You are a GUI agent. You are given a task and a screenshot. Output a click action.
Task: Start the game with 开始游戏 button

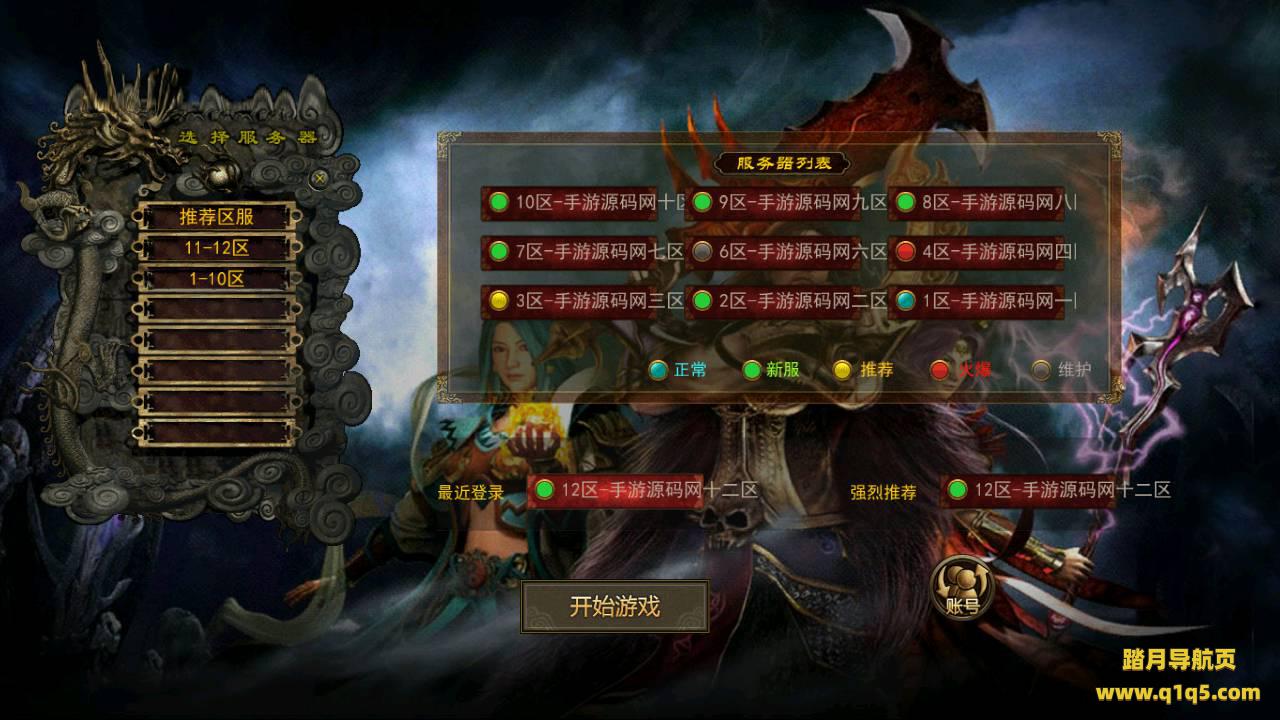614,606
